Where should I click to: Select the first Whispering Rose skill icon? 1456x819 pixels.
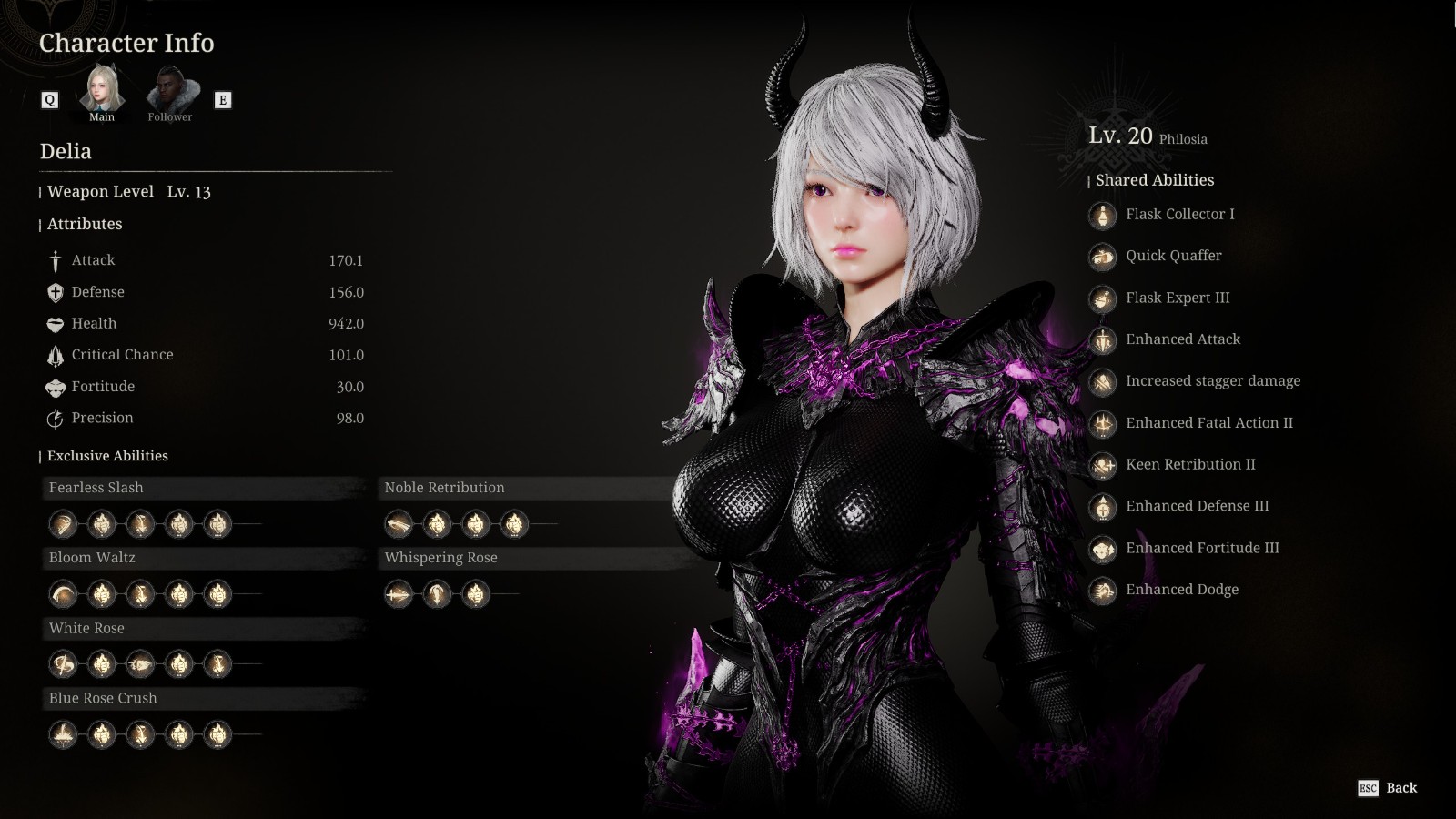[x=399, y=594]
